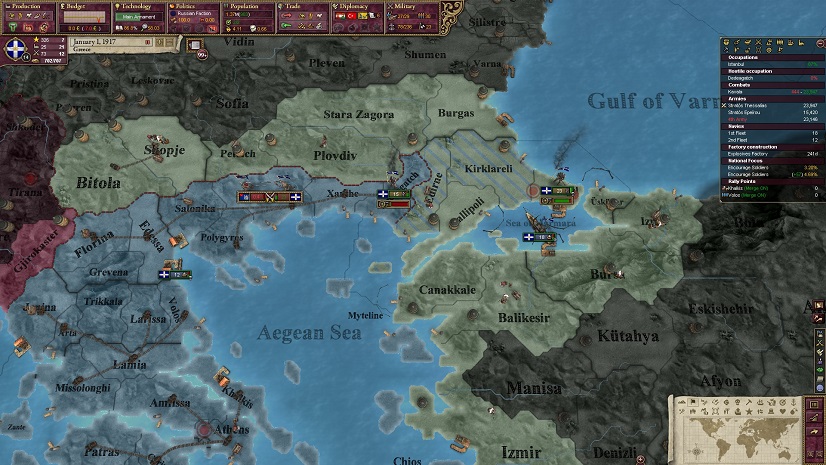Close the outliner with the red button
The image size is (826, 465).
pyautogui.click(x=821, y=41)
